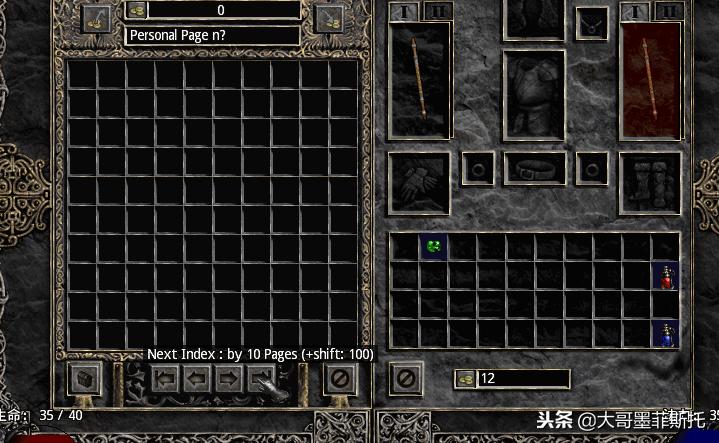Turn to the previous stash page
719x443 pixels.
(197, 378)
